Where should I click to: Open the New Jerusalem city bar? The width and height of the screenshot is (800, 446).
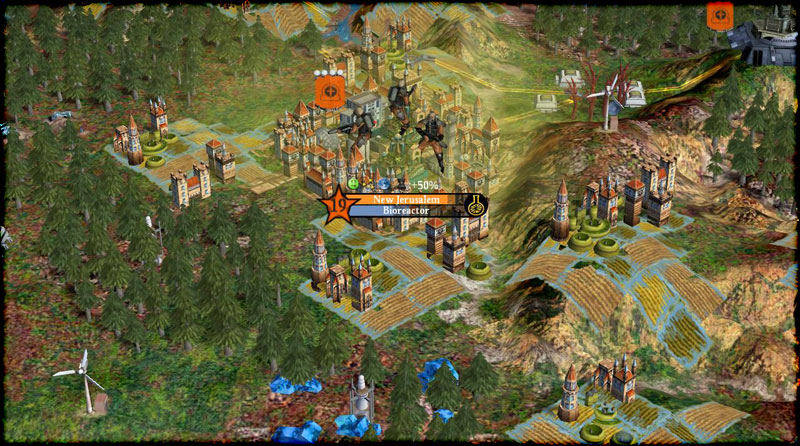(406, 200)
